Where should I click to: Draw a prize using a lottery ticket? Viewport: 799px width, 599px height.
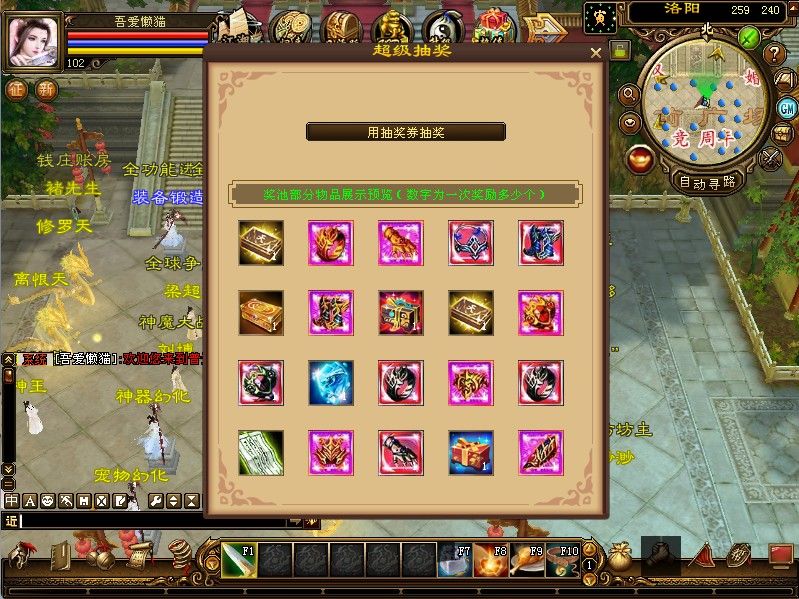click(x=405, y=132)
